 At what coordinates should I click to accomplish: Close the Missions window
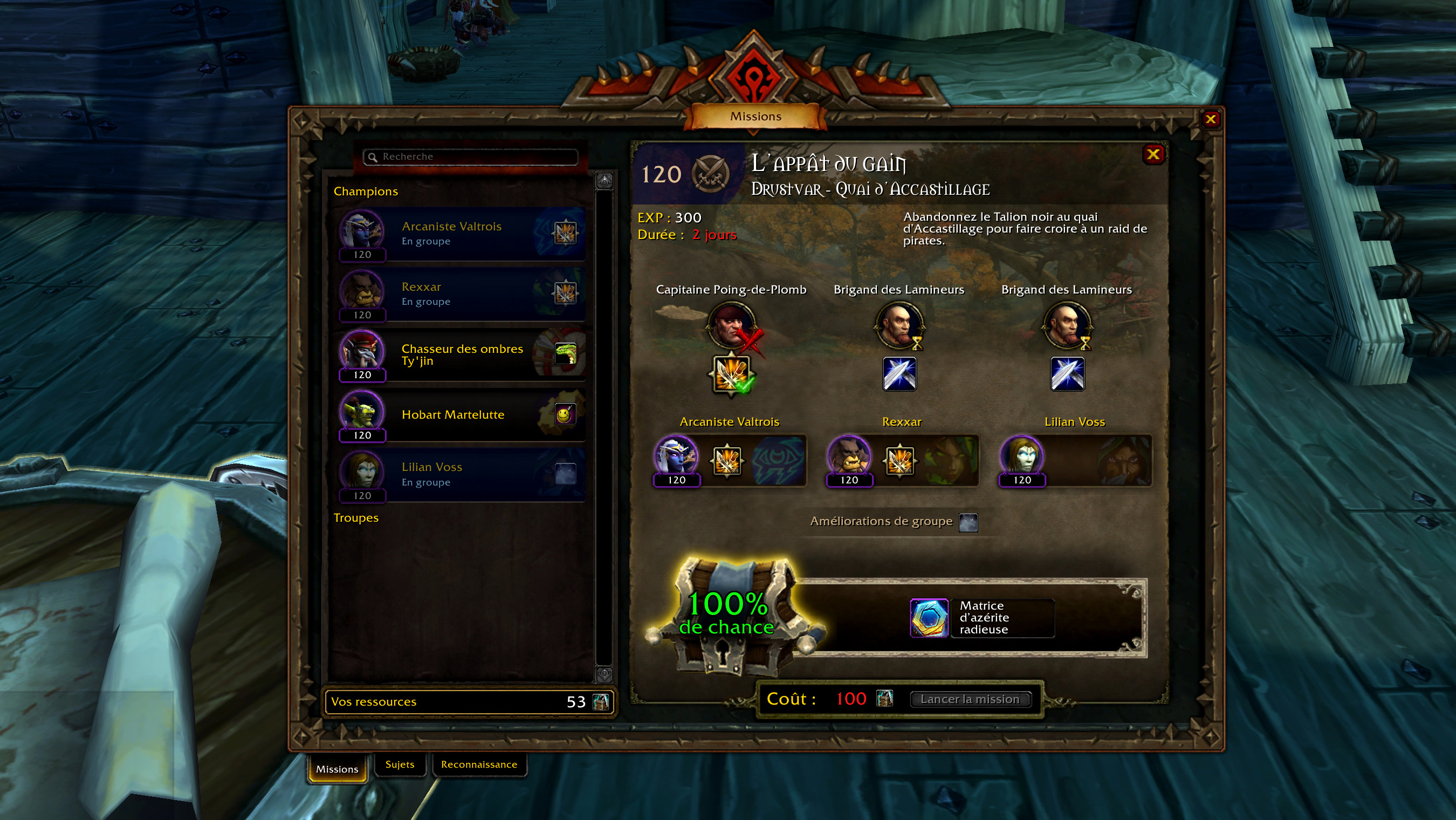(1210, 119)
